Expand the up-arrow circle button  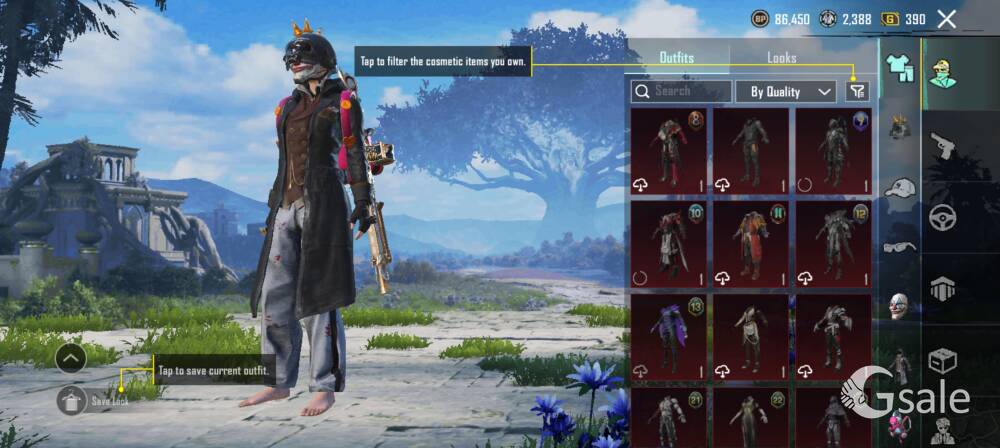[x=71, y=357]
